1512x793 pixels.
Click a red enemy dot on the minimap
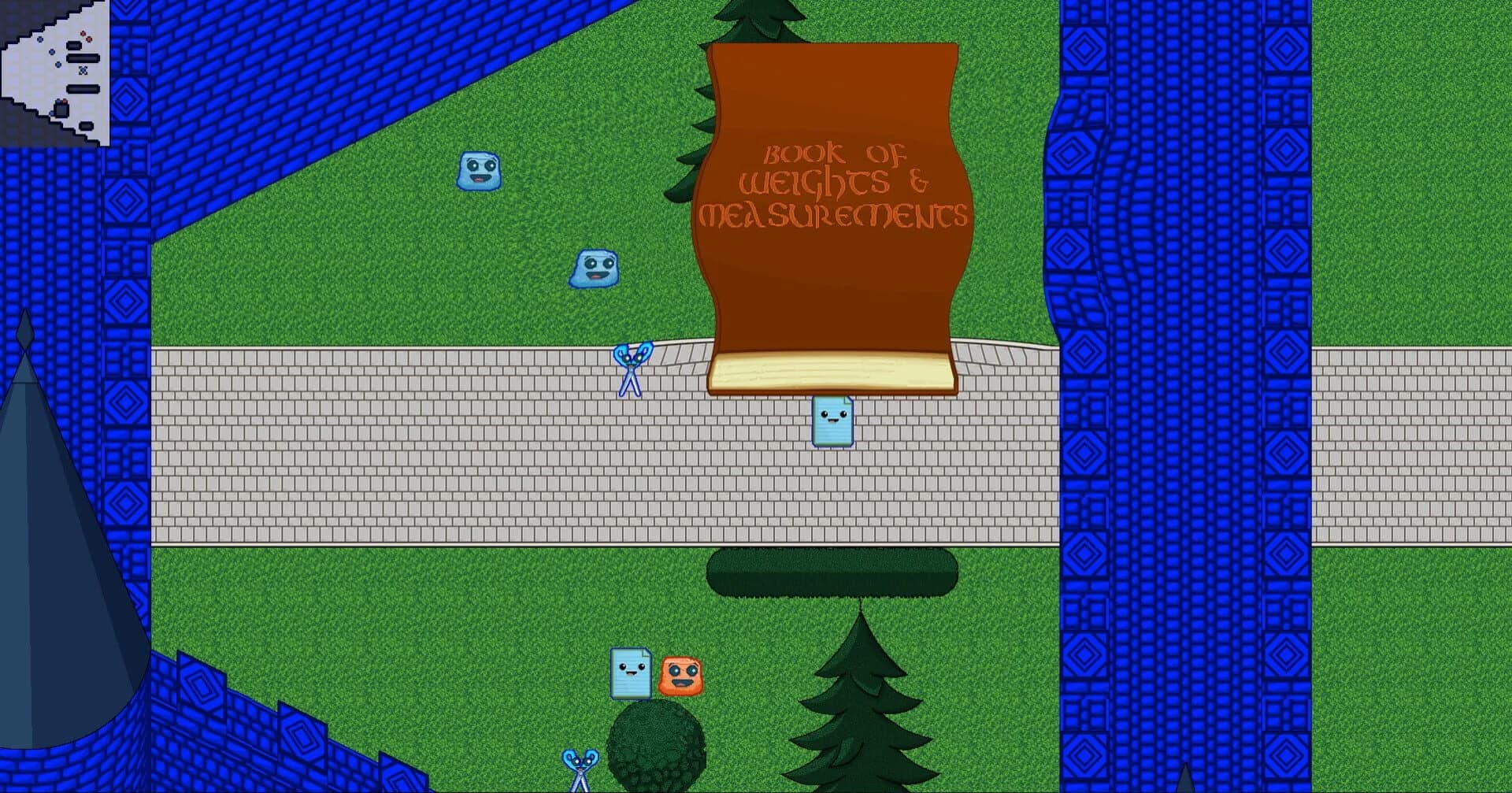[82, 33]
